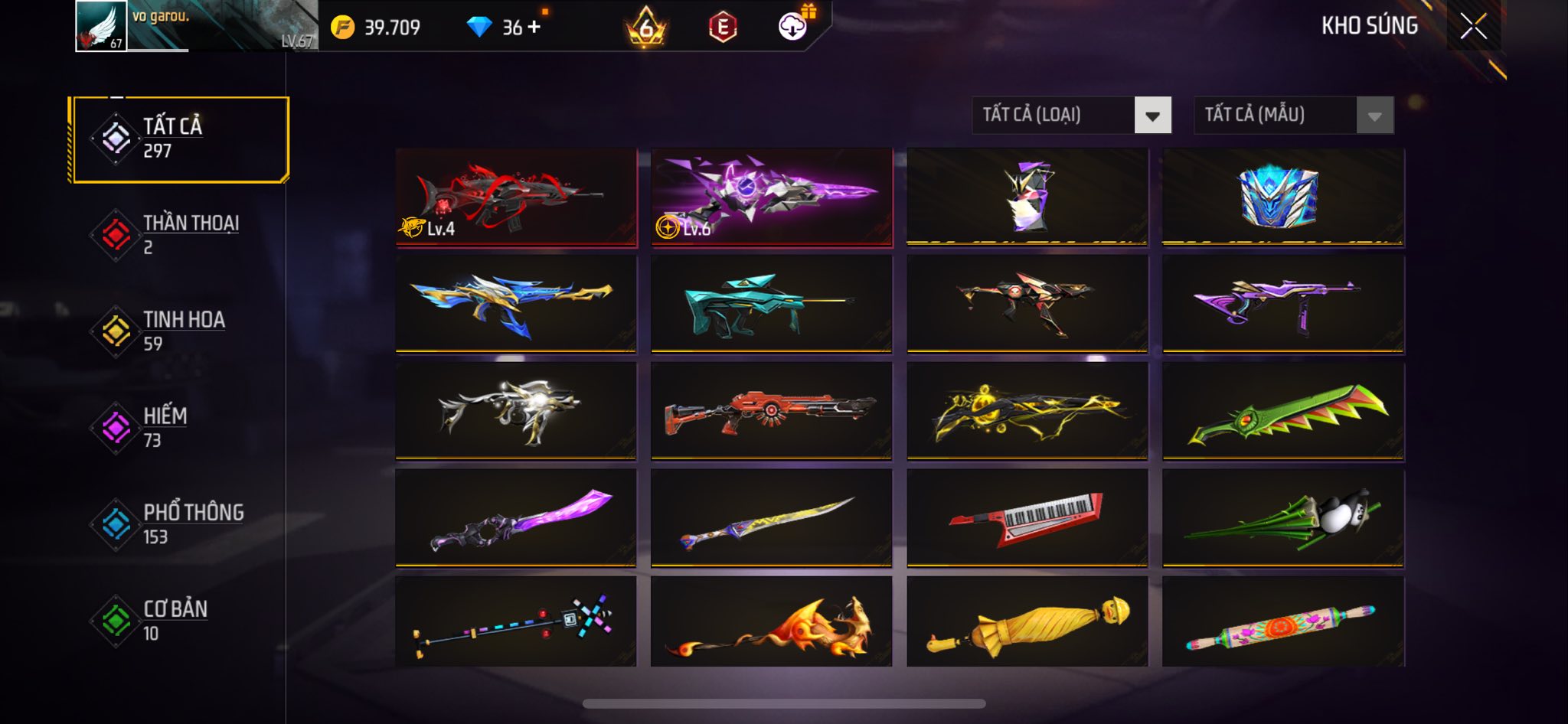Pick the blue gloo wall skin
Screen dimensions: 1568x724
click(x=1282, y=197)
